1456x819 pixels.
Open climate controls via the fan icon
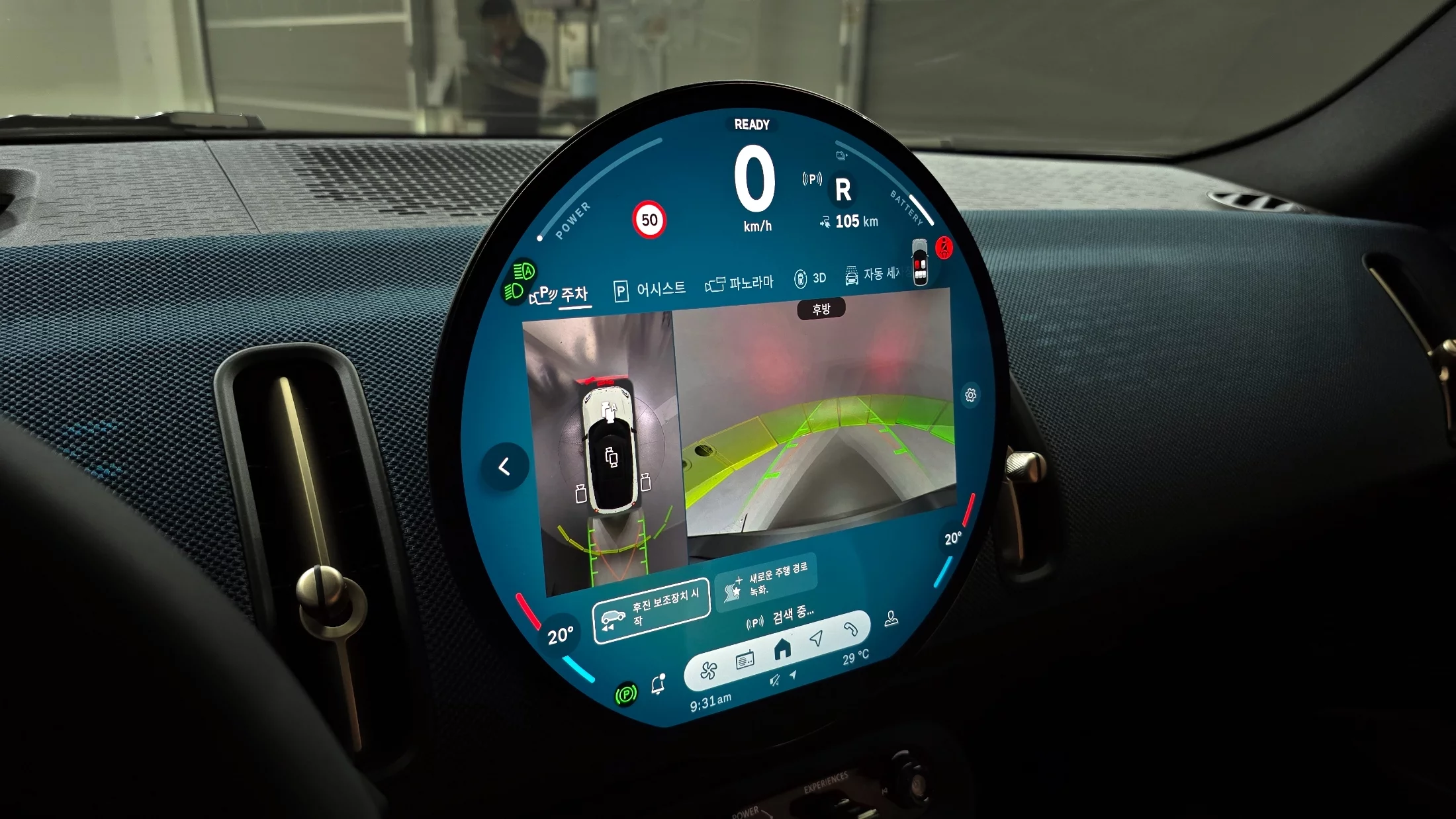tap(708, 670)
